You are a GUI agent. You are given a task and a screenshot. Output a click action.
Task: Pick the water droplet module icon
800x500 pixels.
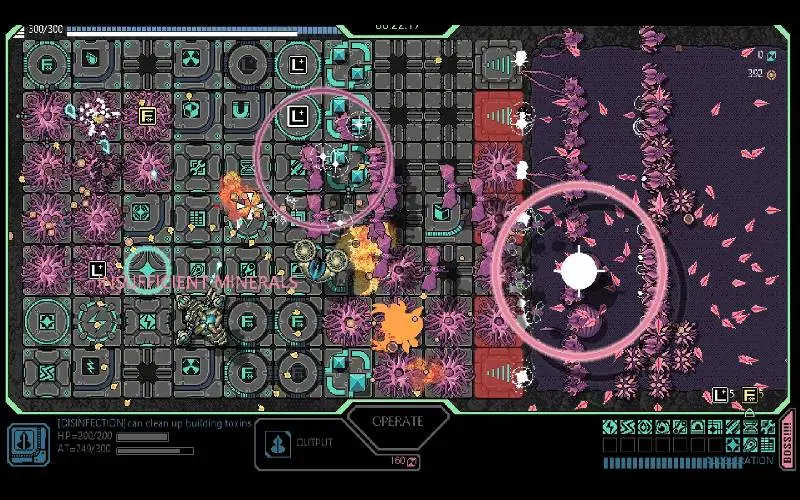click(x=645, y=427)
